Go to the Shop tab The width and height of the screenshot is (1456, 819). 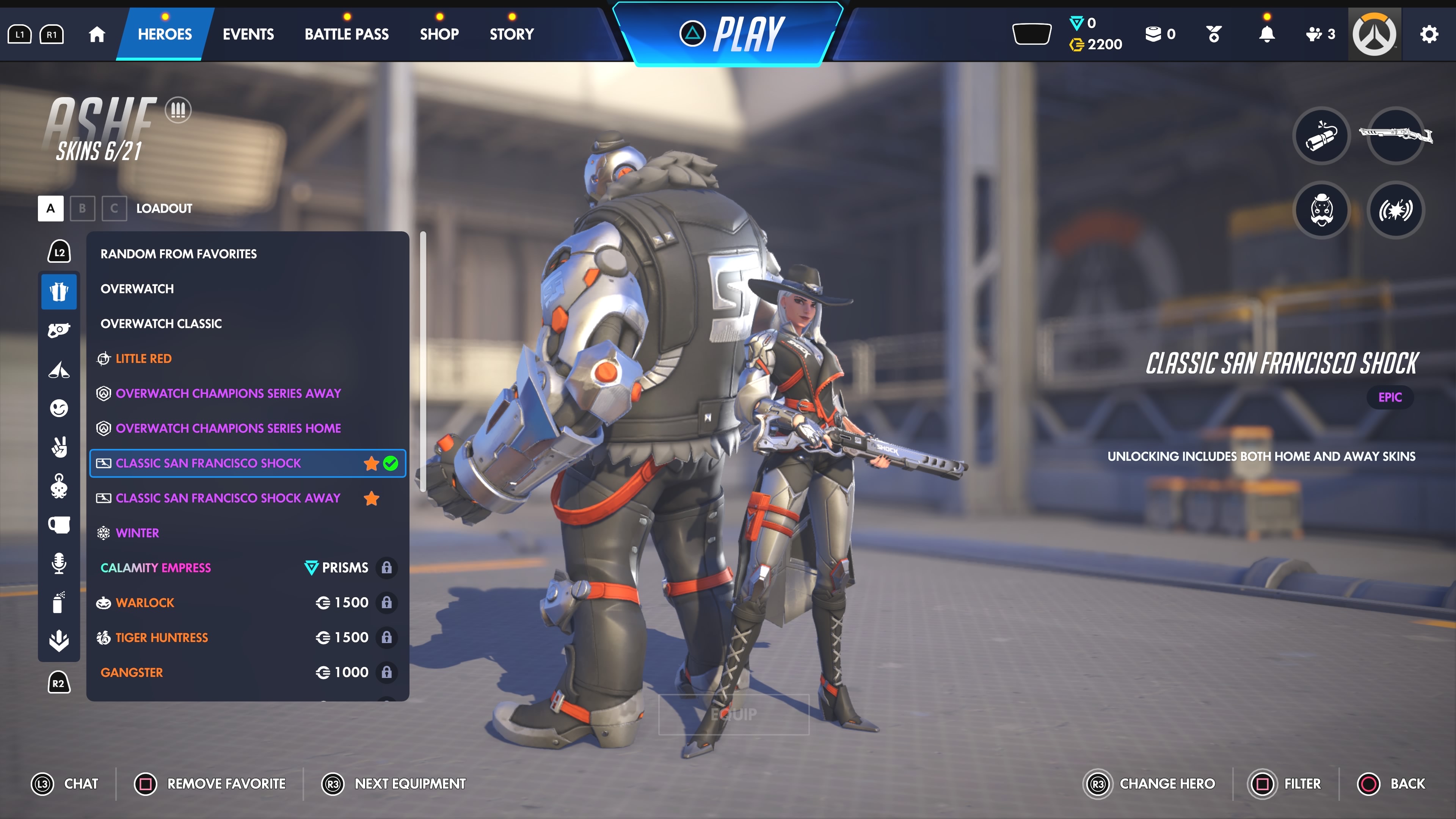coord(439,34)
